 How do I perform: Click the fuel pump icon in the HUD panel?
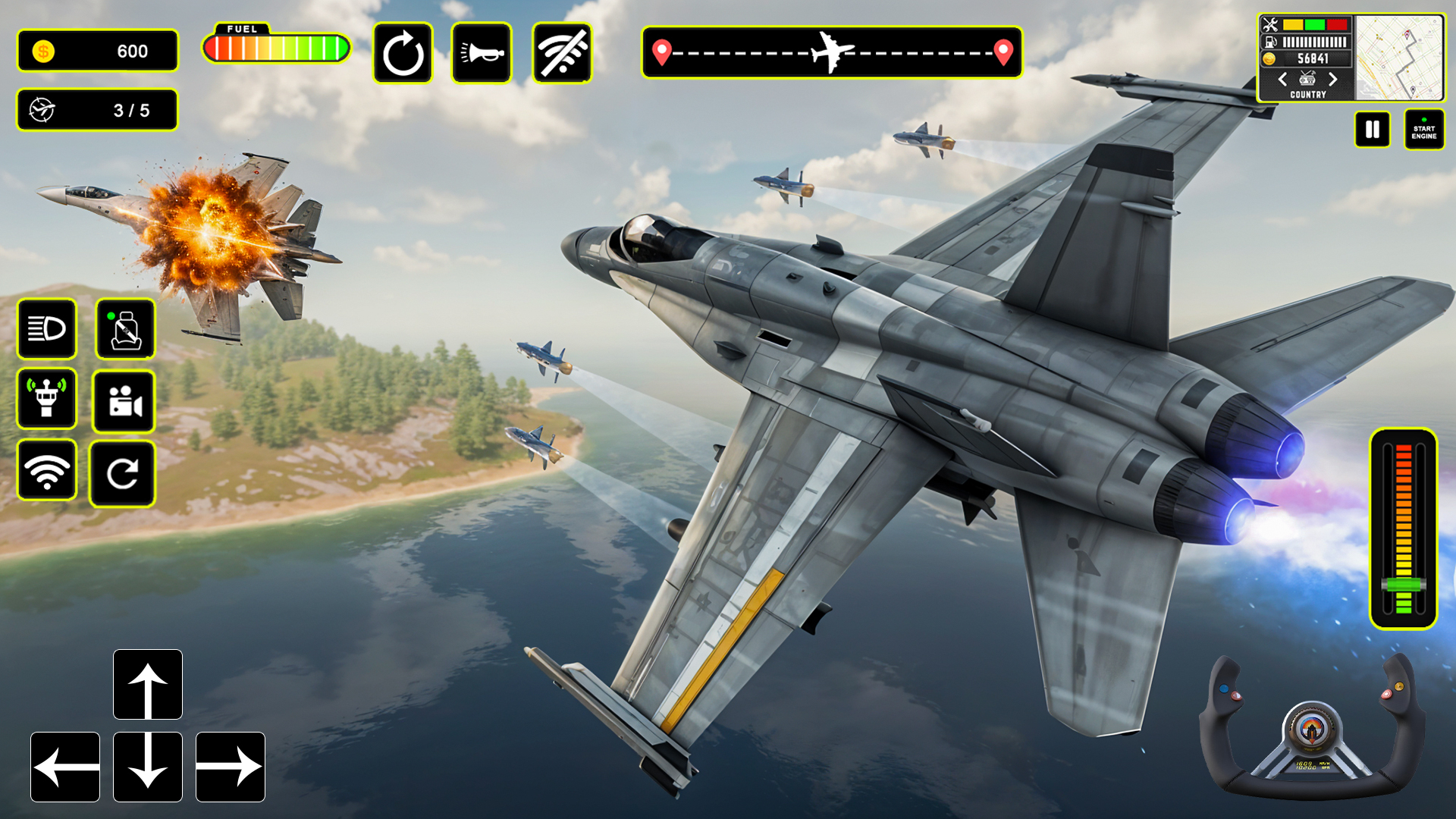click(1269, 42)
